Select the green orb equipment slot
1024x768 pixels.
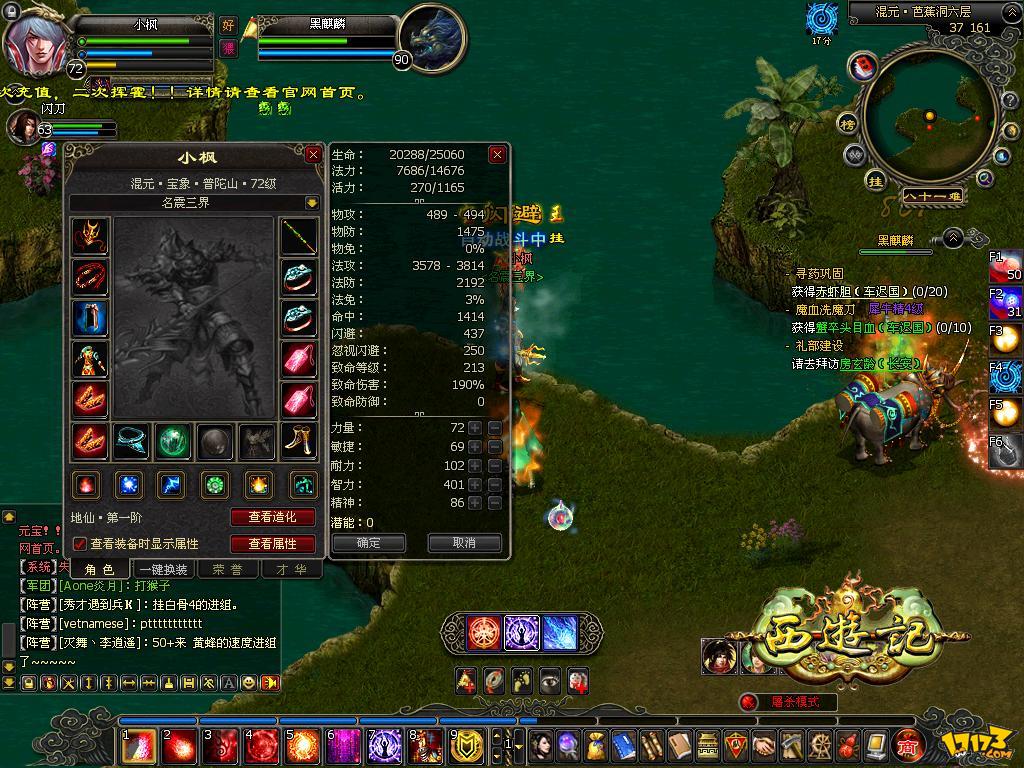[x=173, y=440]
